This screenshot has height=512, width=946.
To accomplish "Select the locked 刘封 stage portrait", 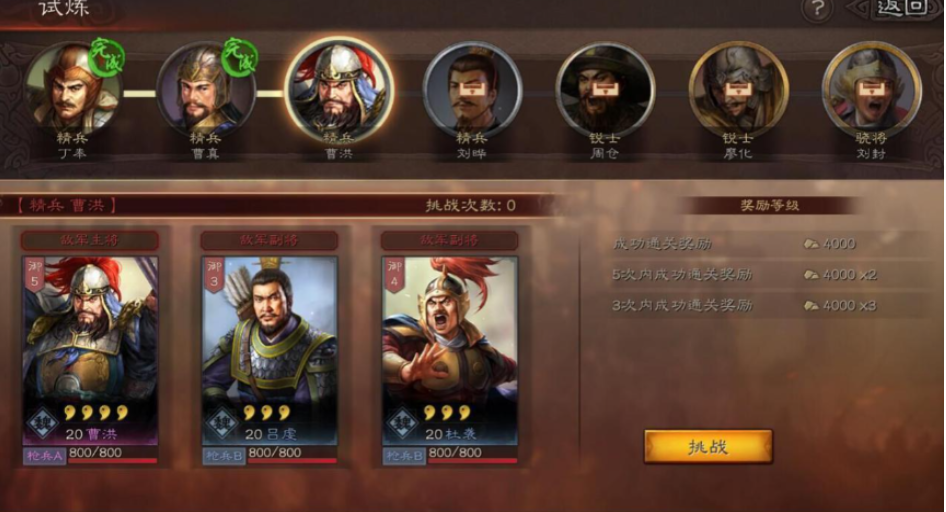I will point(870,90).
